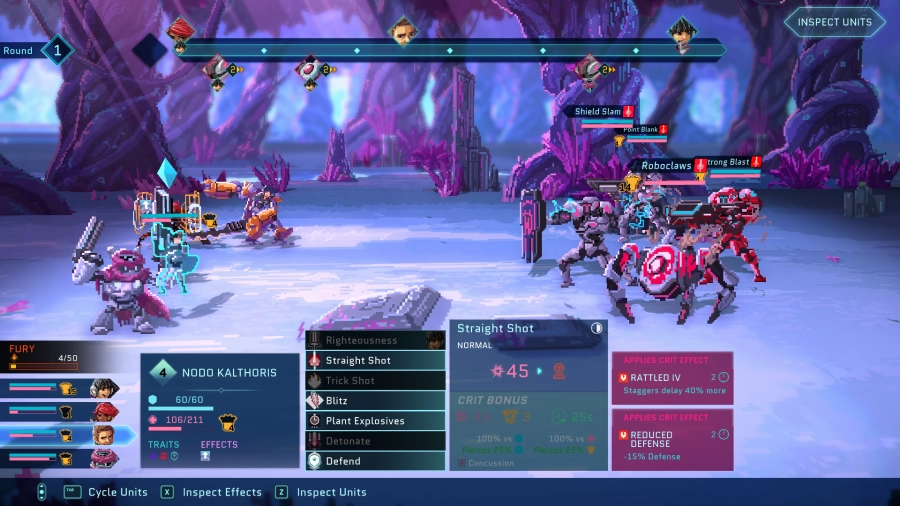Click the Detonate ability entry
Image resolution: width=900 pixels, height=506 pixels.
[375, 441]
